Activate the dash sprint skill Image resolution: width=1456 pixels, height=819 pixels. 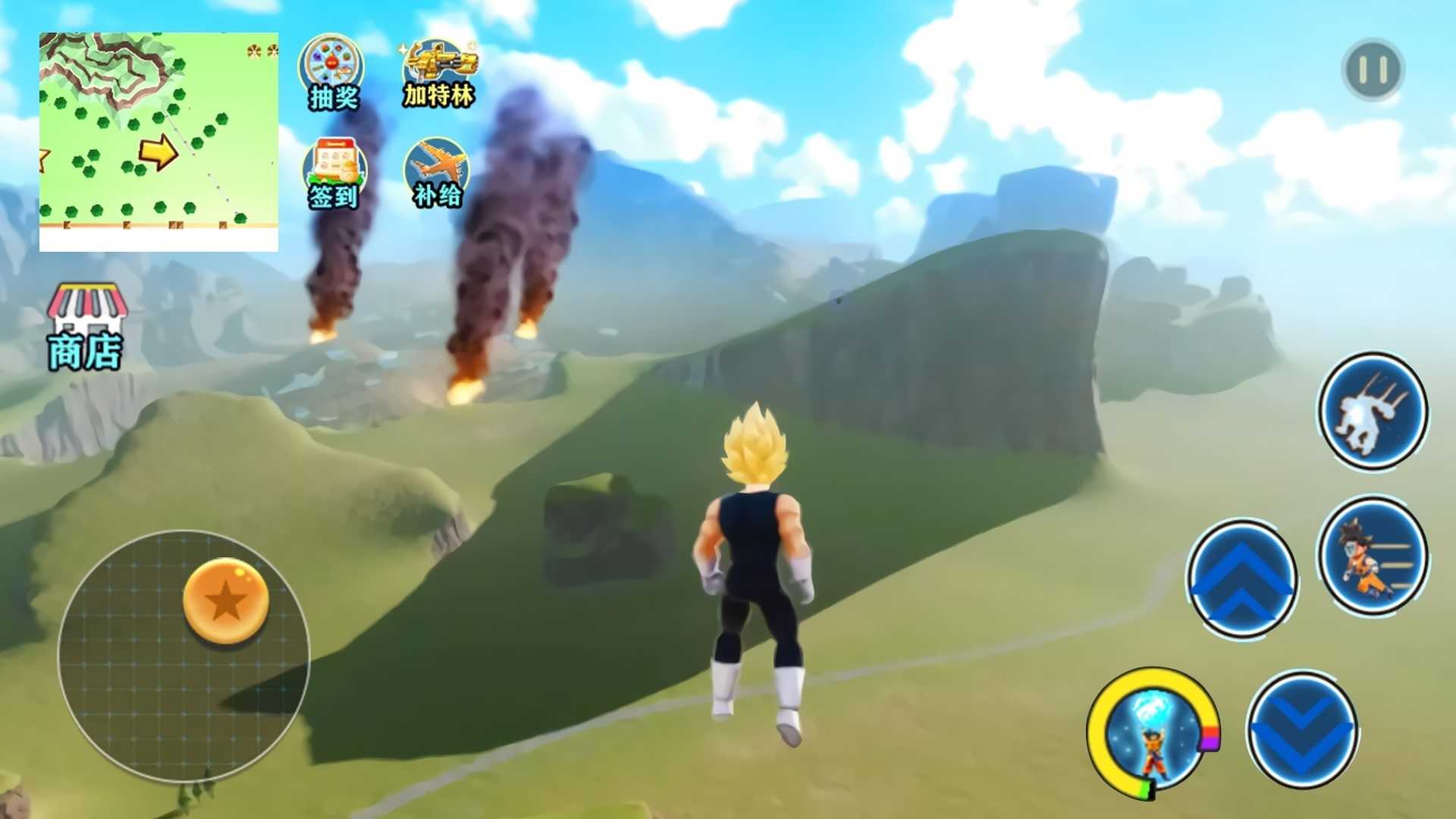[x=1373, y=555]
